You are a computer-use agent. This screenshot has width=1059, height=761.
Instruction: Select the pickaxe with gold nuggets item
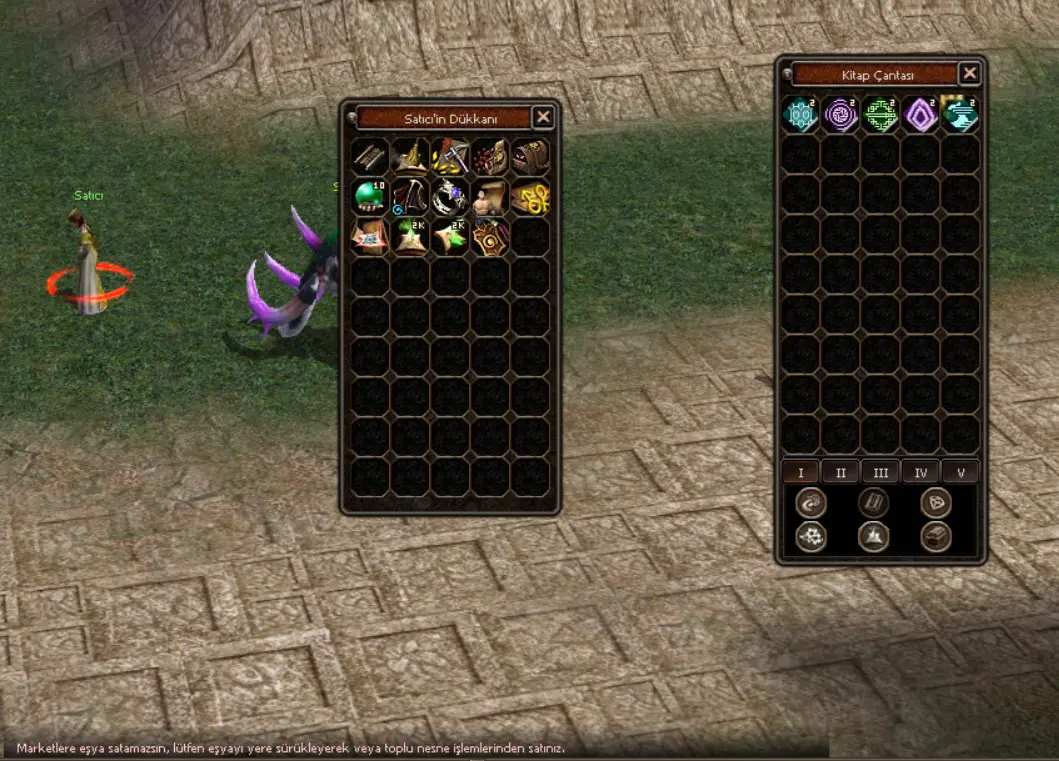(x=450, y=157)
